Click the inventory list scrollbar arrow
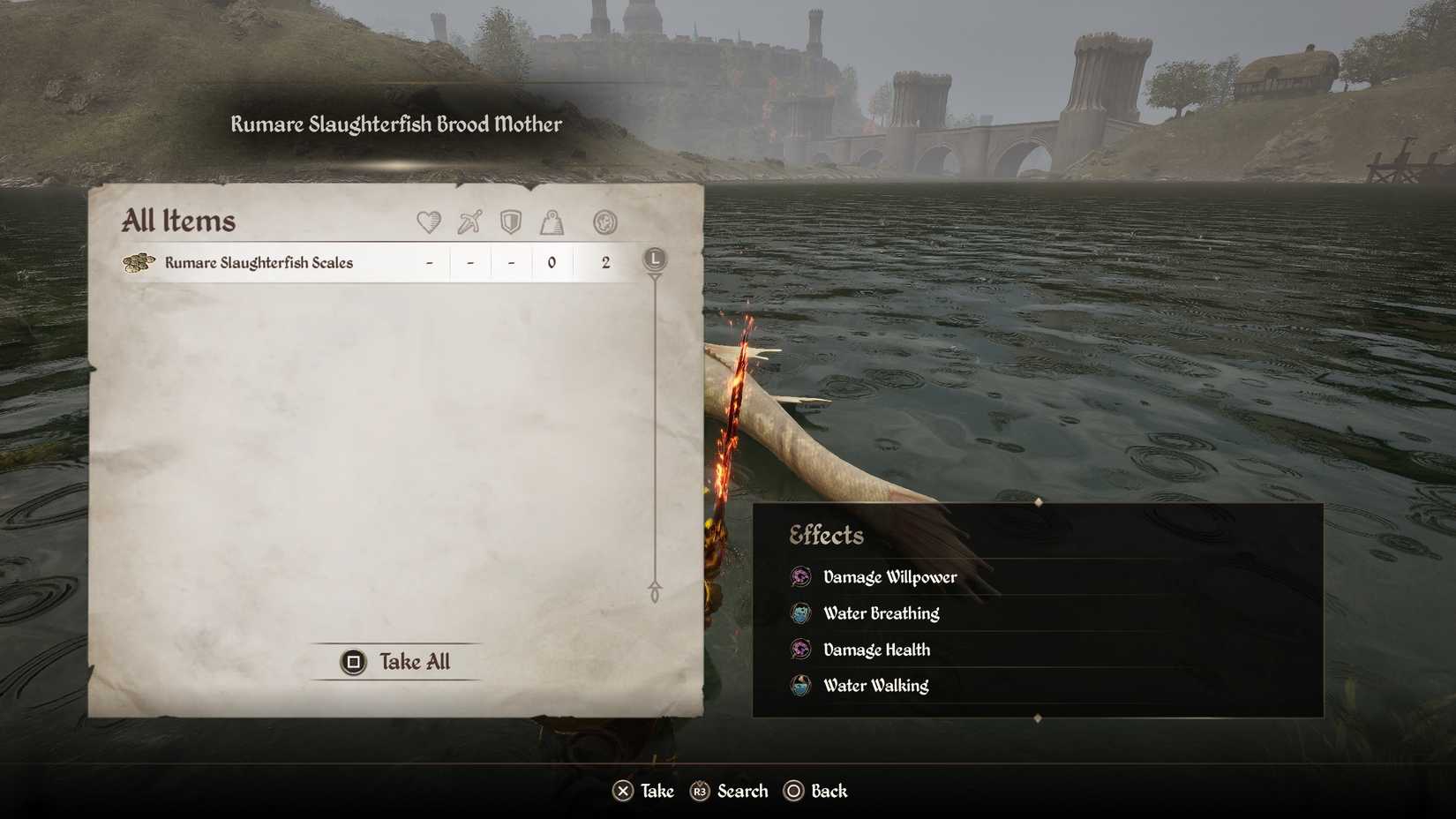This screenshot has height=819, width=1456. (654, 585)
